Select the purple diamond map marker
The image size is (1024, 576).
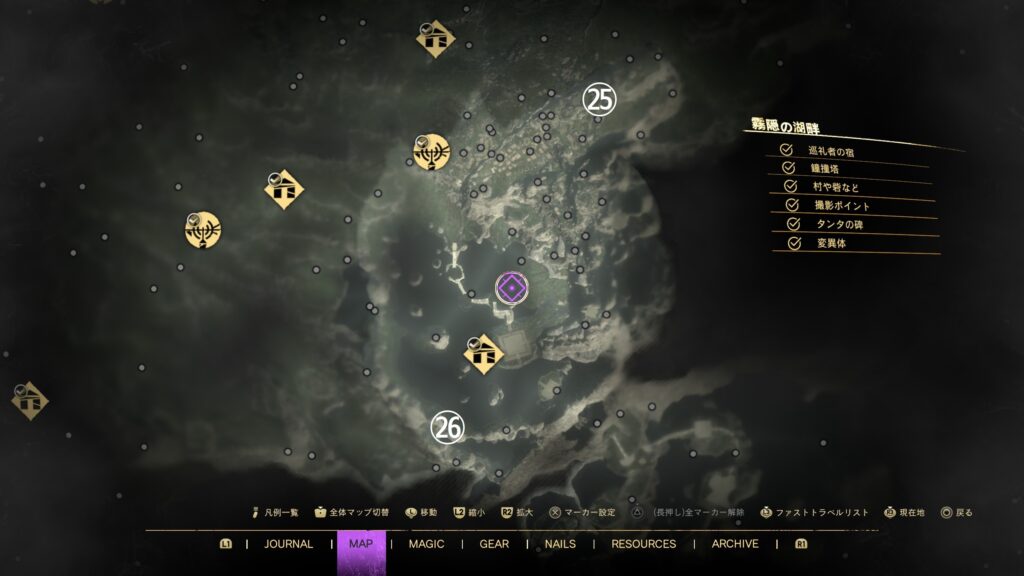tap(511, 290)
